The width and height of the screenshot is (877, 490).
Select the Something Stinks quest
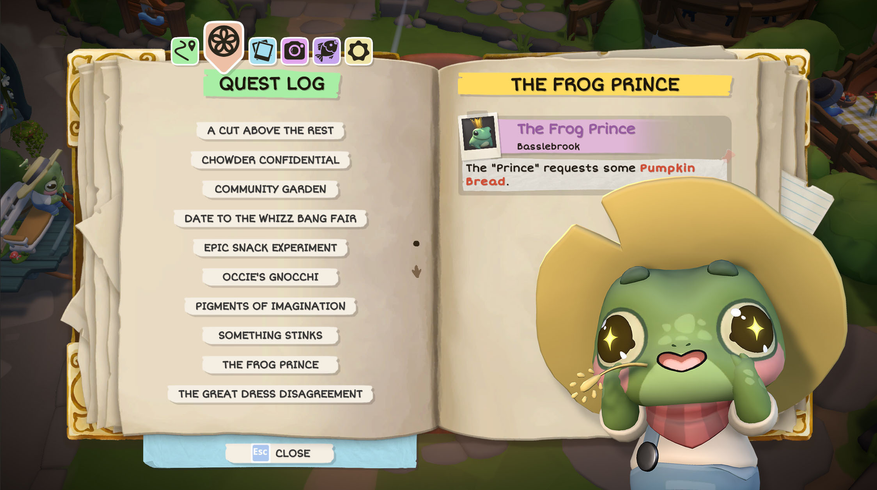pos(270,336)
